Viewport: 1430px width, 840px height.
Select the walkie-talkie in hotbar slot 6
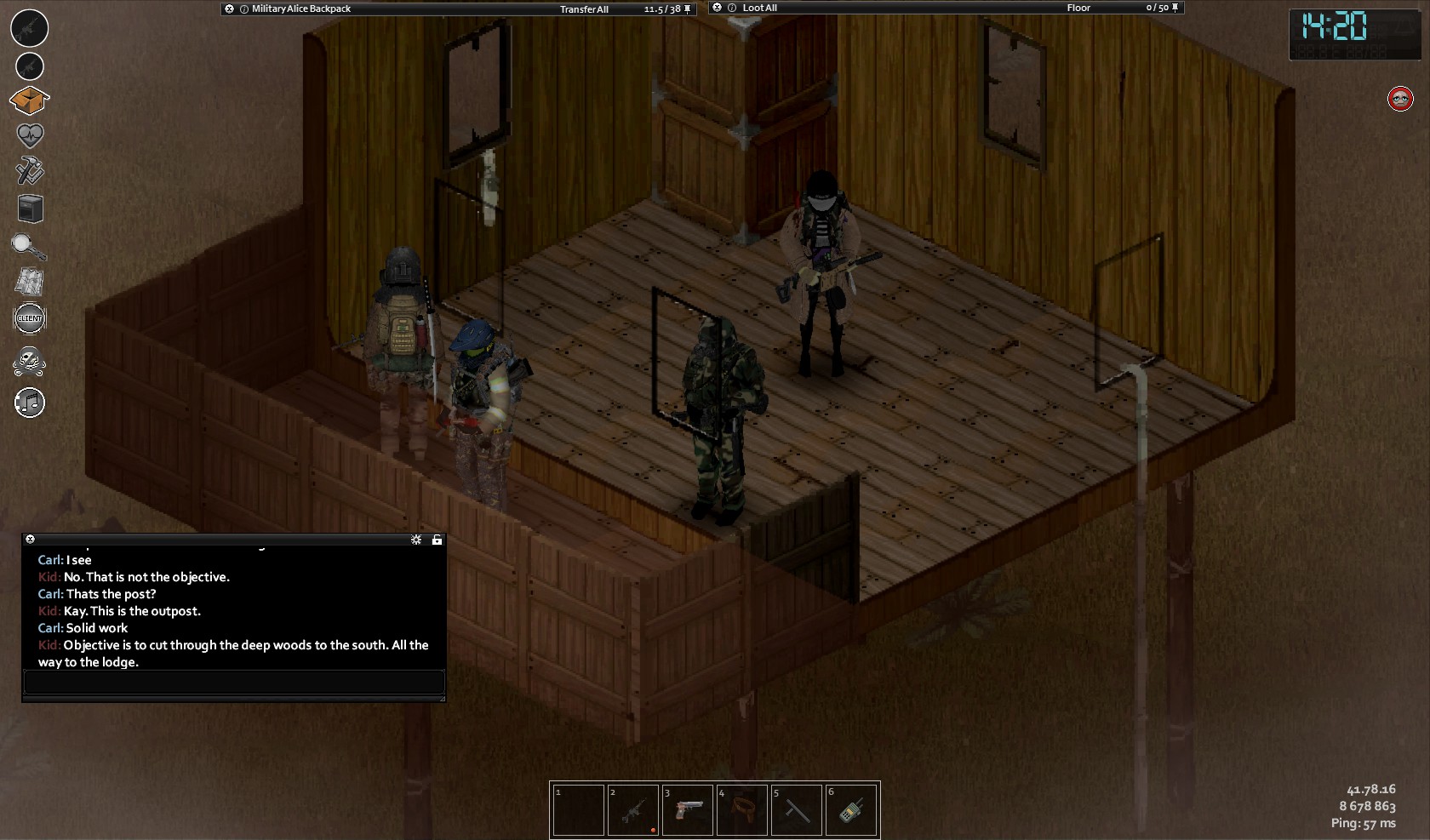point(851,810)
